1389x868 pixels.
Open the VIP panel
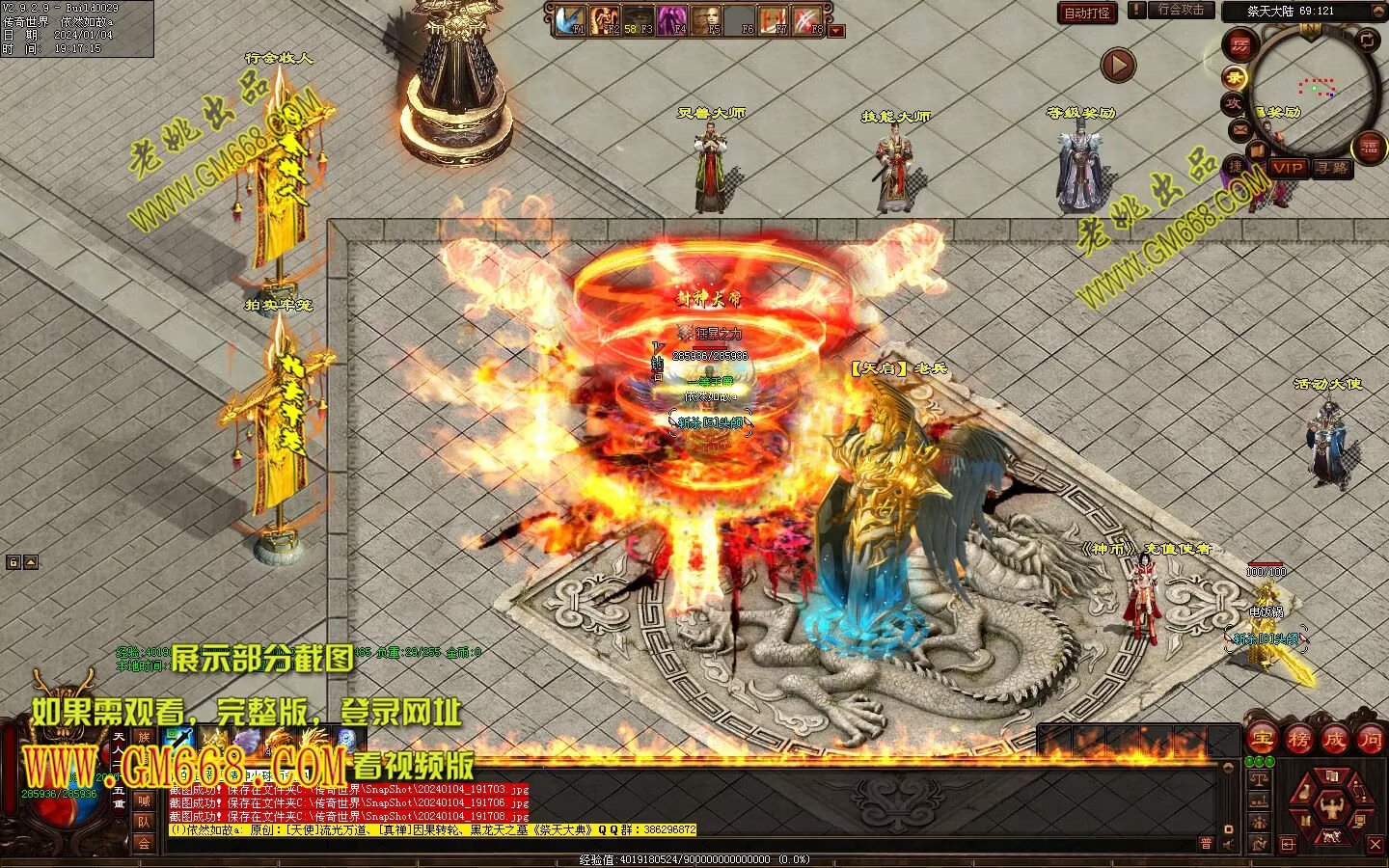[1288, 168]
